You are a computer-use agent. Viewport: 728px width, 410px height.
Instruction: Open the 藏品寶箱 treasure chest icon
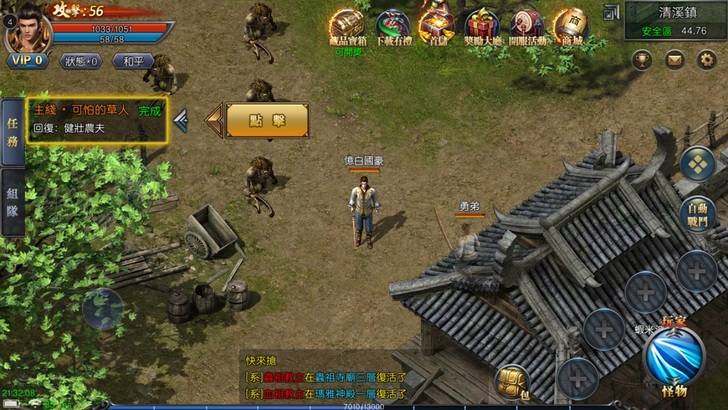pos(347,26)
